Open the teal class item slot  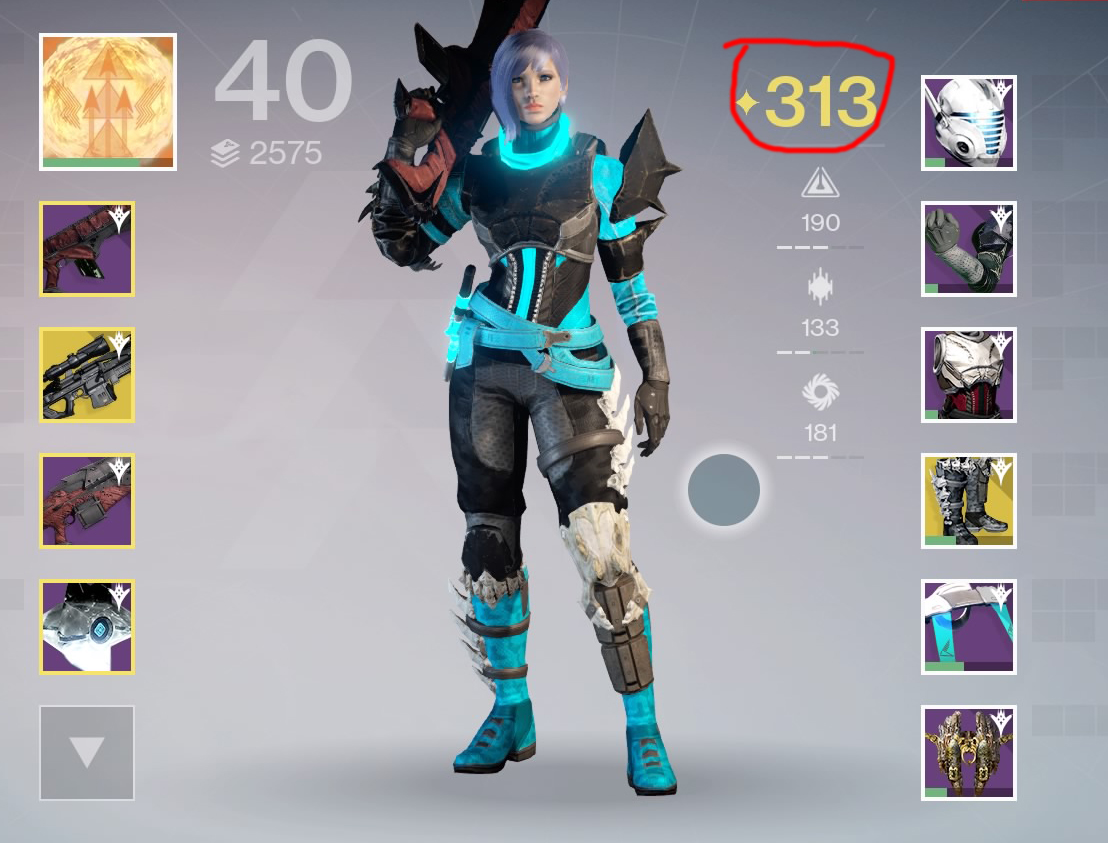coord(969,627)
